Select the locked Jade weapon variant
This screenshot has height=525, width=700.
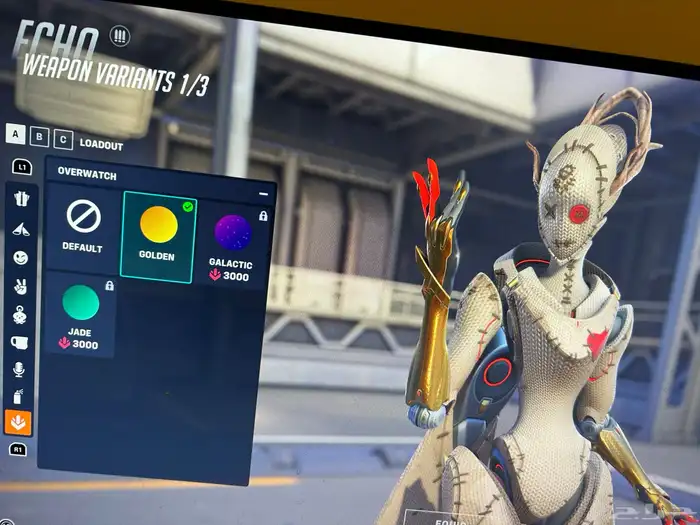[x=81, y=313]
